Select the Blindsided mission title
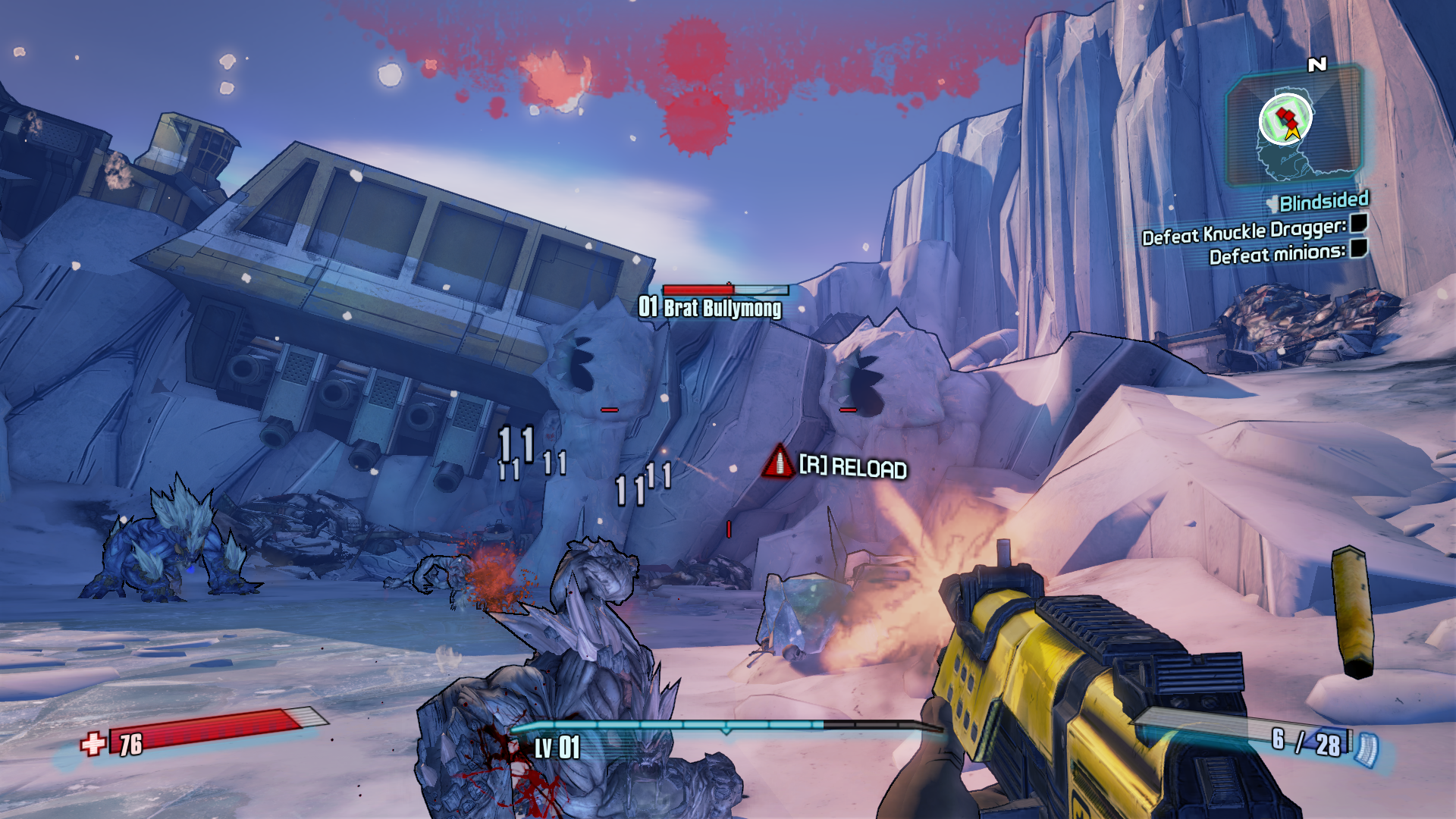Image resolution: width=1456 pixels, height=819 pixels. [1323, 202]
